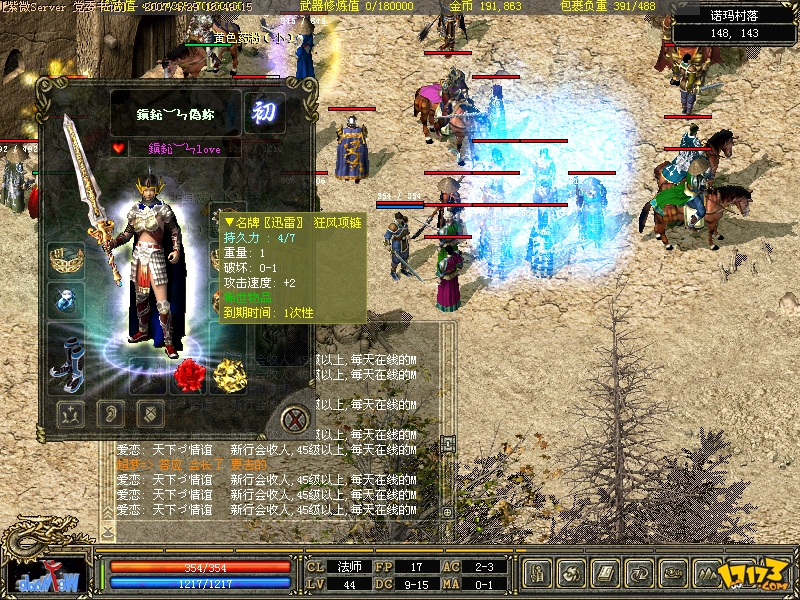Select the golden bracelet equipment slot
This screenshot has height=600, width=800.
(x=65, y=258)
